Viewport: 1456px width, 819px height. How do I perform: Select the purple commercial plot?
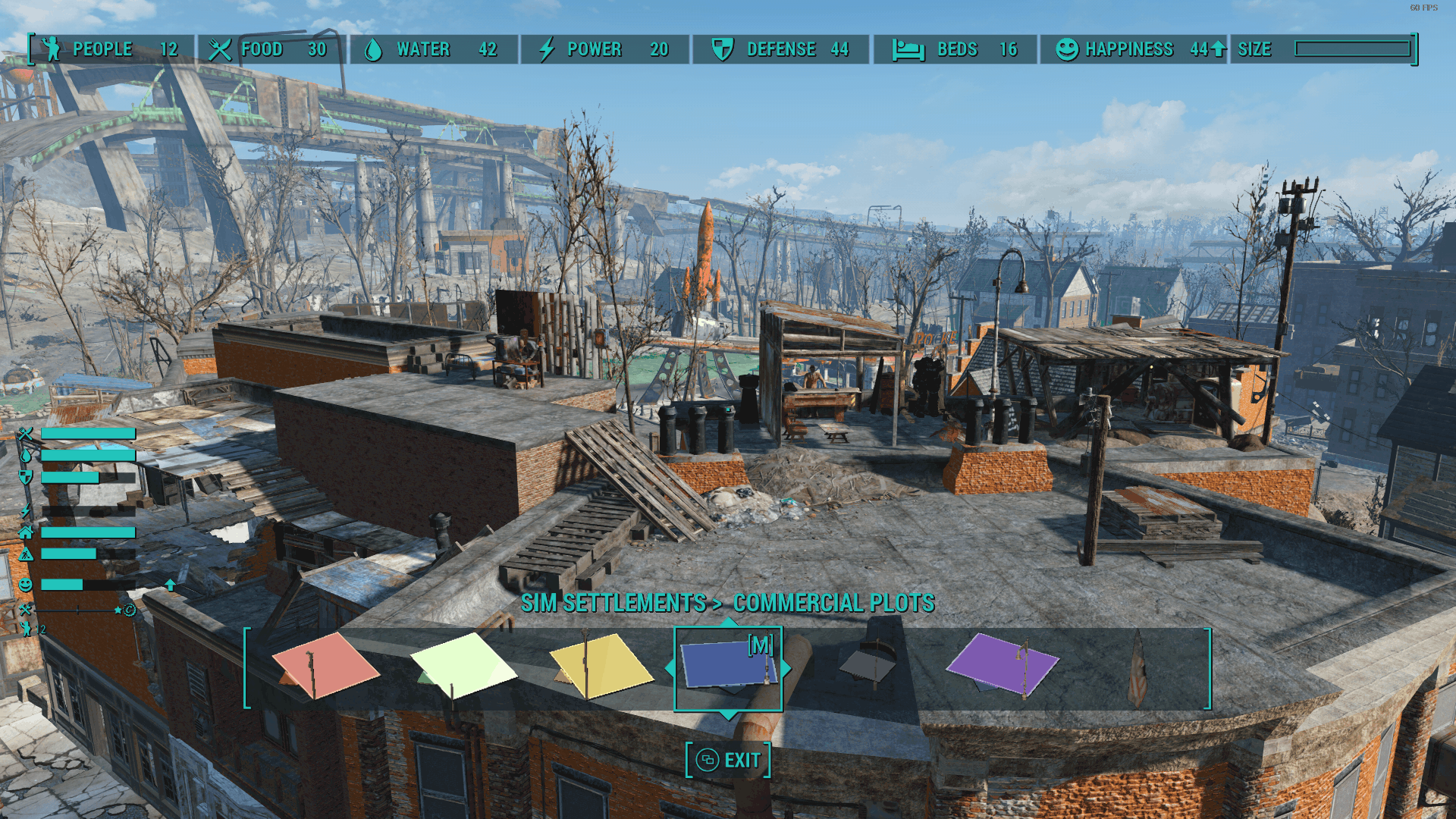1002,664
